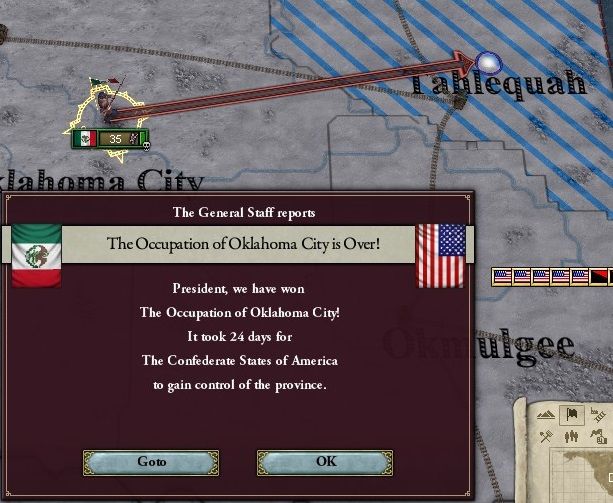
Task: Open the shovel and rake map mode
Action: (547, 436)
